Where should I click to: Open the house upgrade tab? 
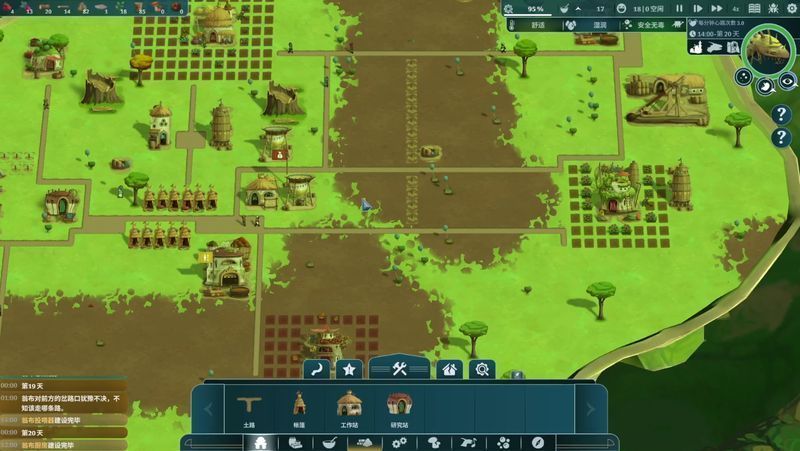451,369
